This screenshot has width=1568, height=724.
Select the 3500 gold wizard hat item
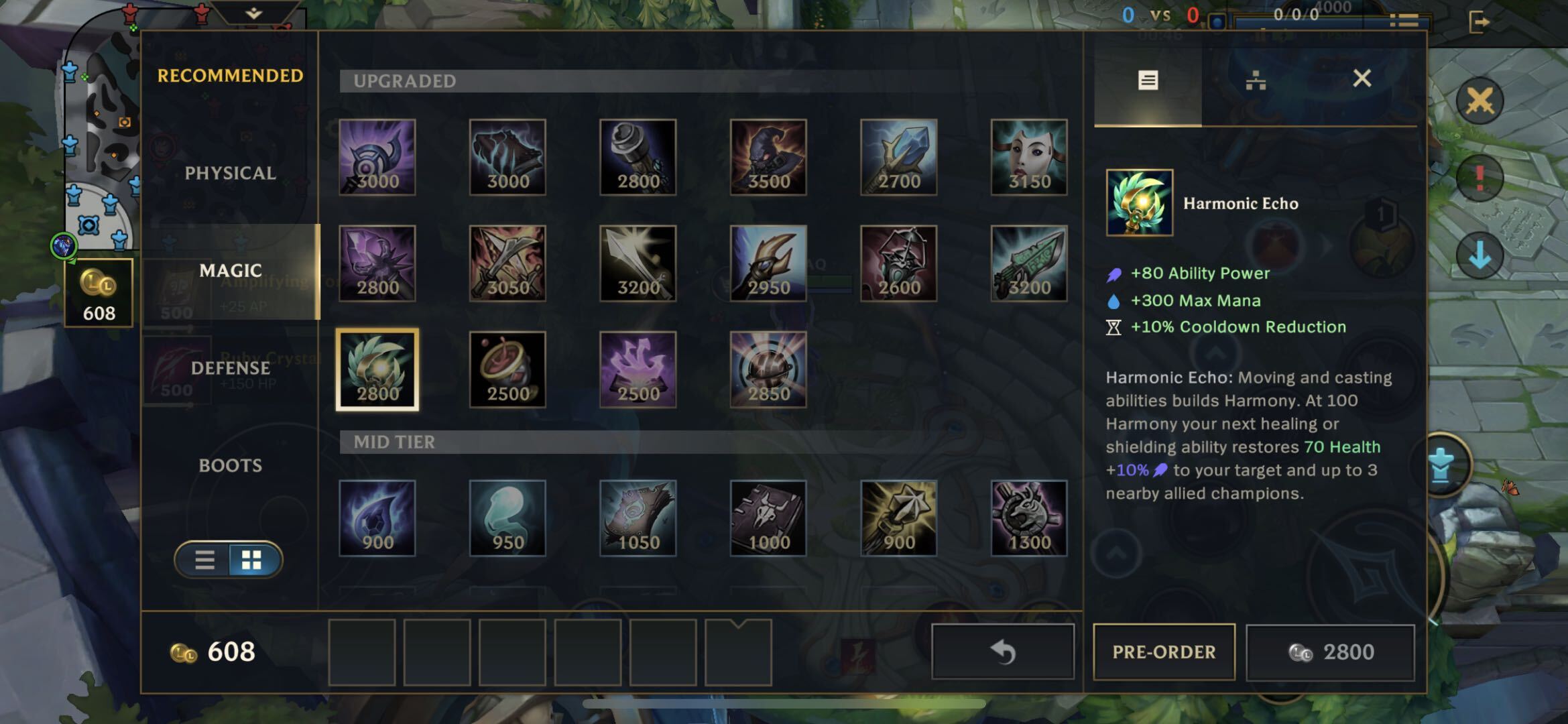[x=768, y=158]
